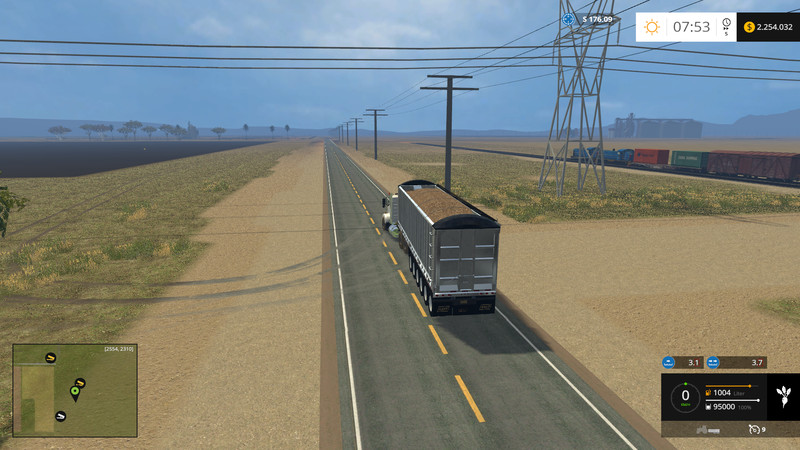This screenshot has height=450, width=800.
Task: Click the trailer fill level icon
Action: (x=709, y=406)
